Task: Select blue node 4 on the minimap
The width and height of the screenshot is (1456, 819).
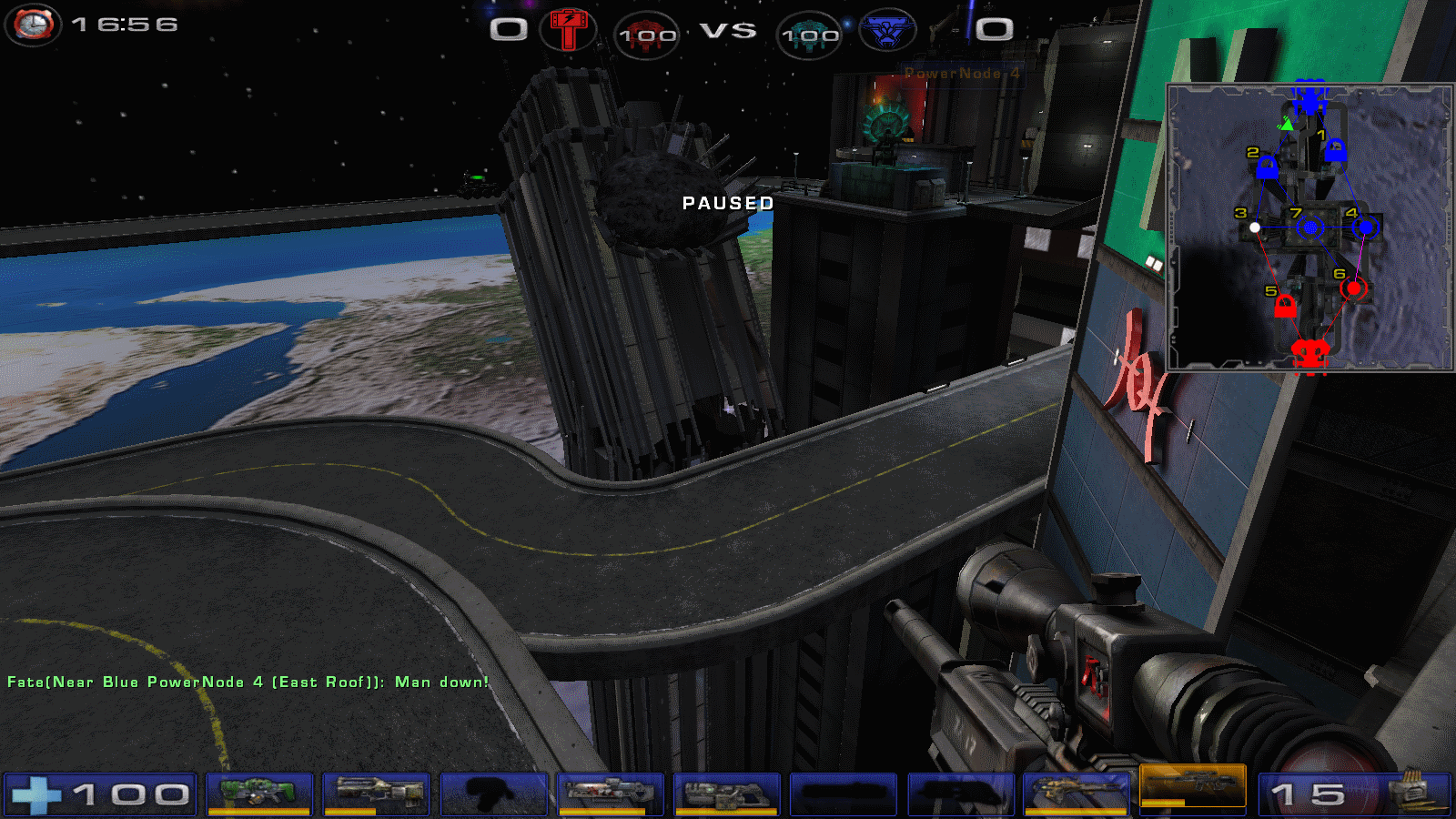Action: [x=1365, y=227]
